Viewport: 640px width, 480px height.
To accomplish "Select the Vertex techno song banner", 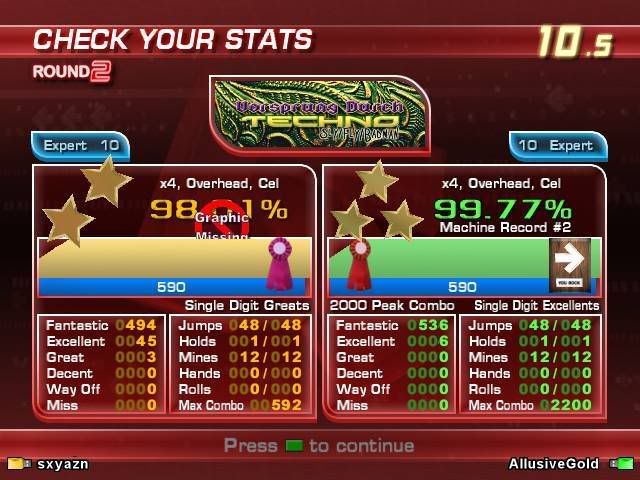I will click(x=320, y=112).
